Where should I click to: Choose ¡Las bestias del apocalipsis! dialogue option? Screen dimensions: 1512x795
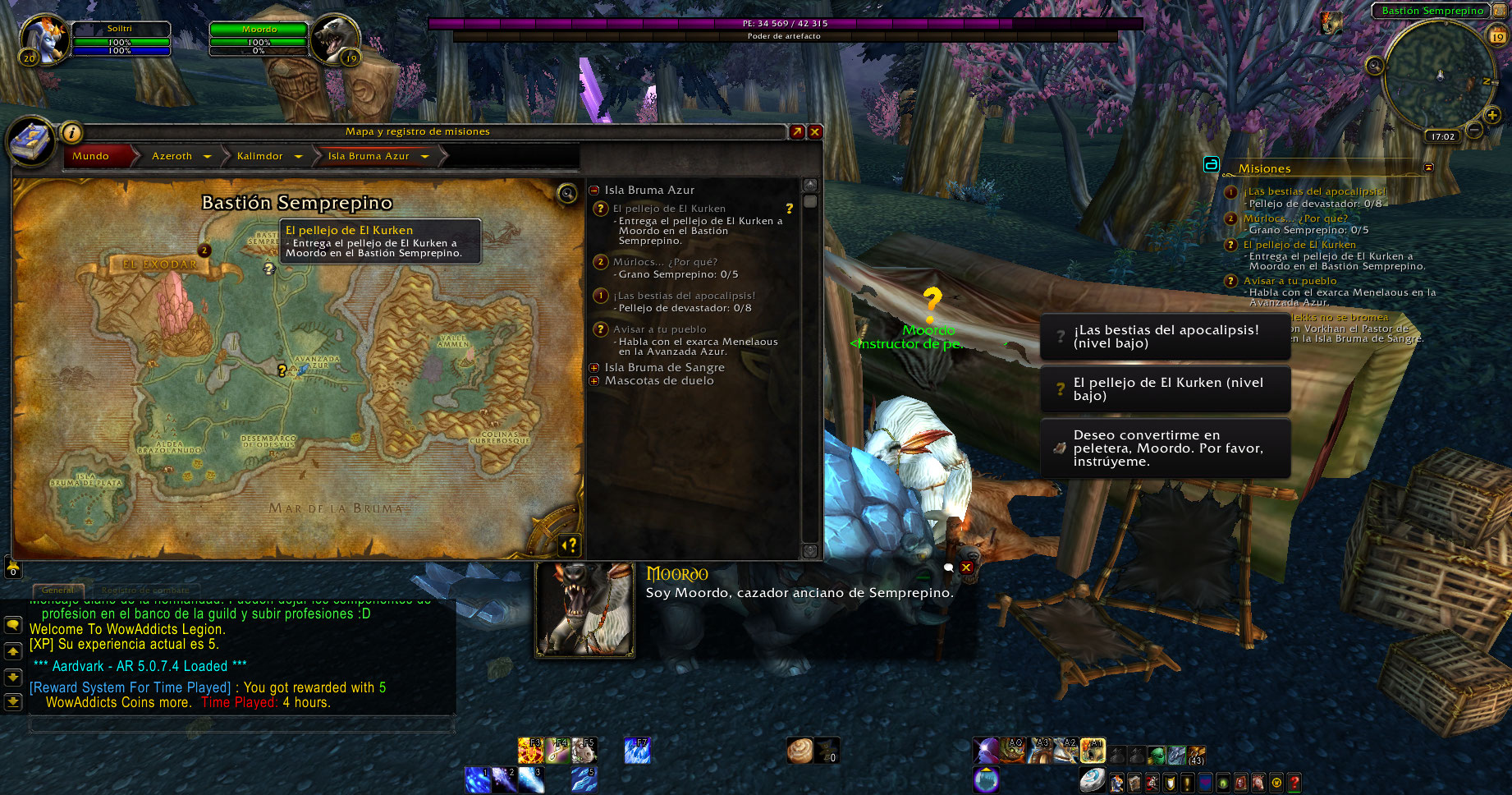(1165, 337)
